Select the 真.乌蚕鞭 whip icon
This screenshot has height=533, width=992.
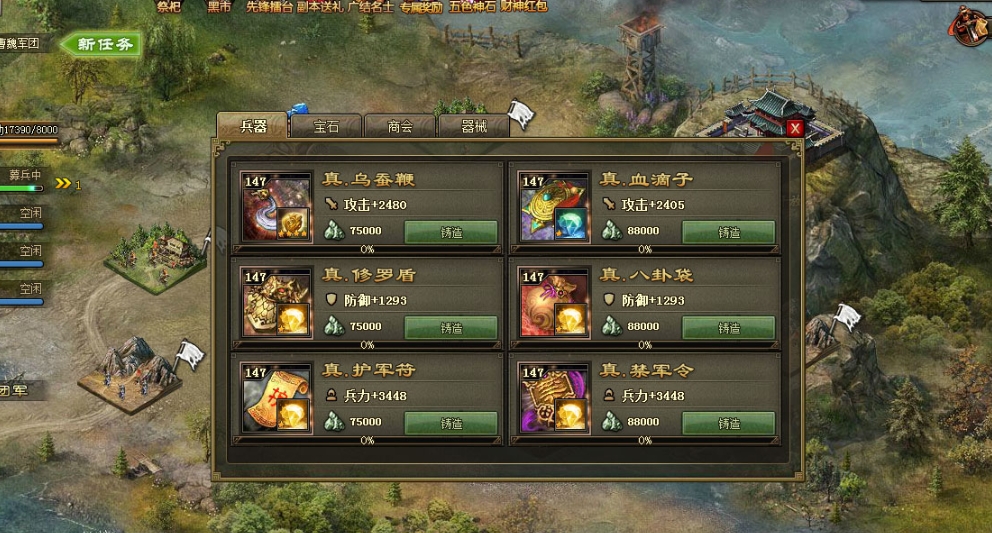tap(277, 208)
